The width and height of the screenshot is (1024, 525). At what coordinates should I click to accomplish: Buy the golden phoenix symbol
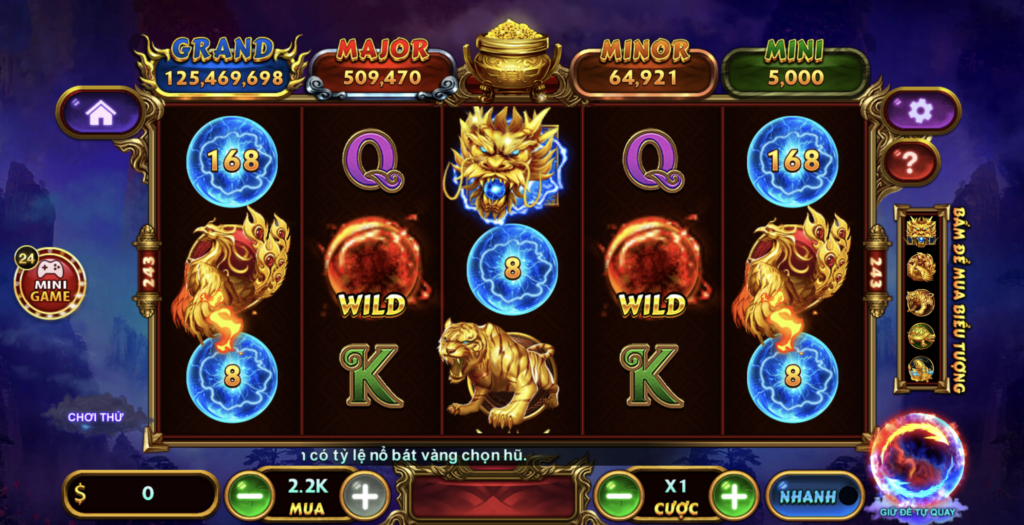tap(920, 266)
